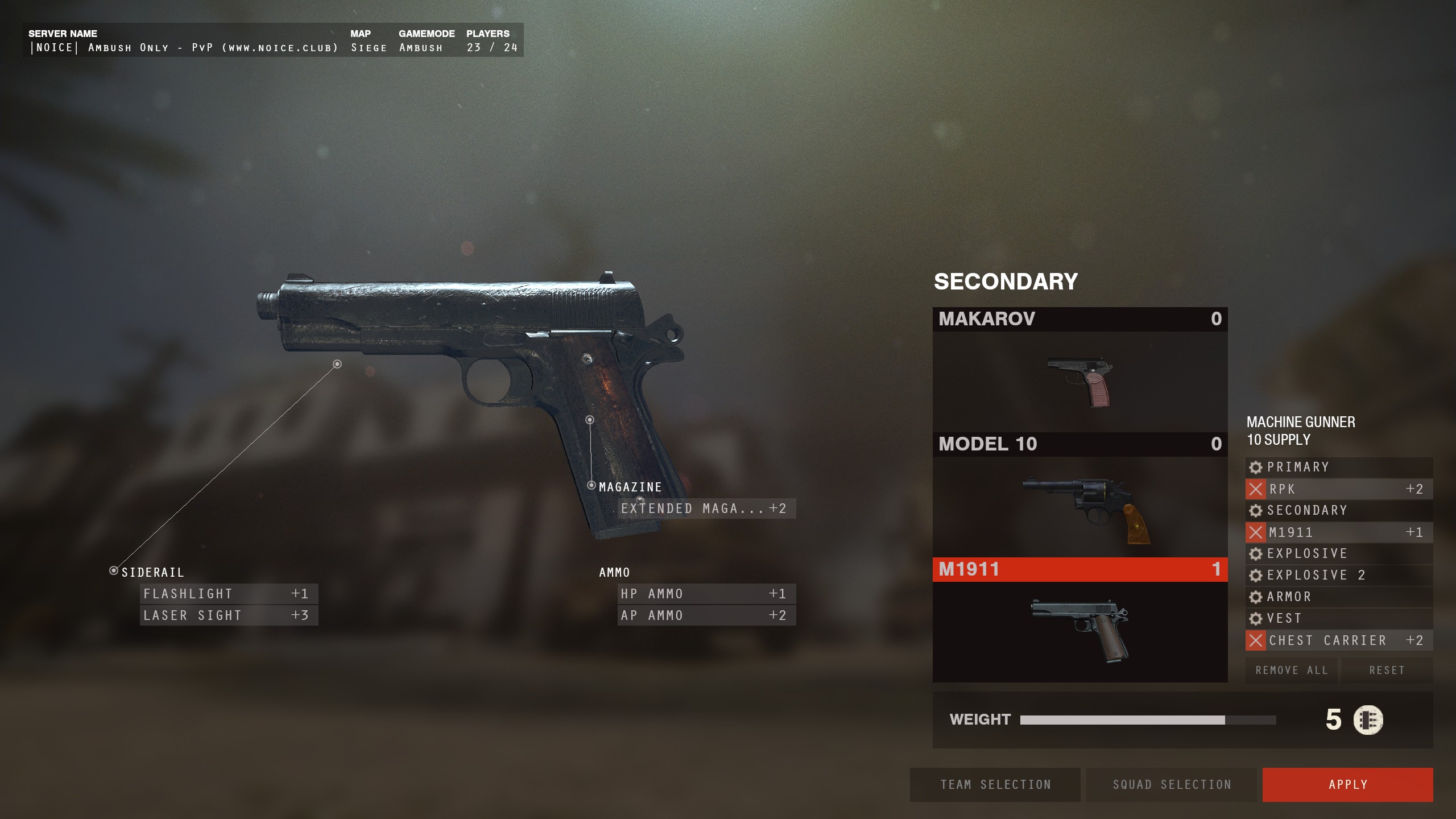This screenshot has width=1456, height=819.
Task: Open Team Selection
Action: pyautogui.click(x=995, y=785)
